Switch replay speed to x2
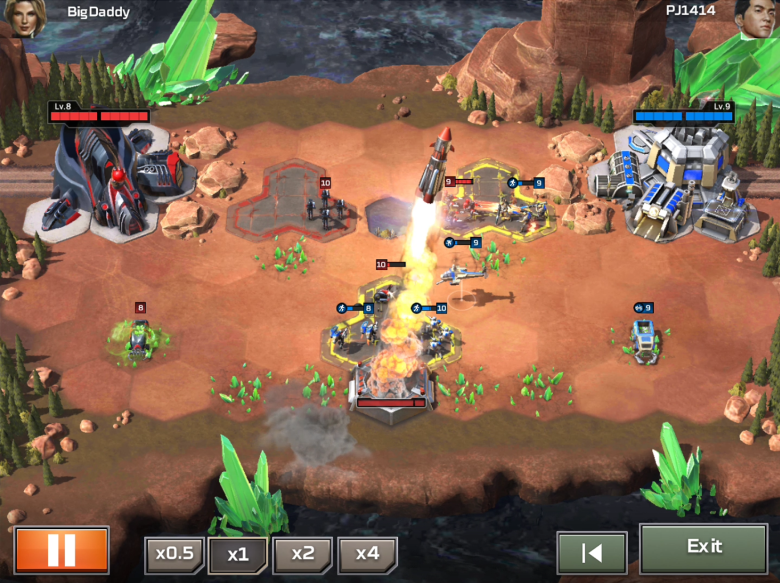The image size is (780, 583). tap(302, 554)
